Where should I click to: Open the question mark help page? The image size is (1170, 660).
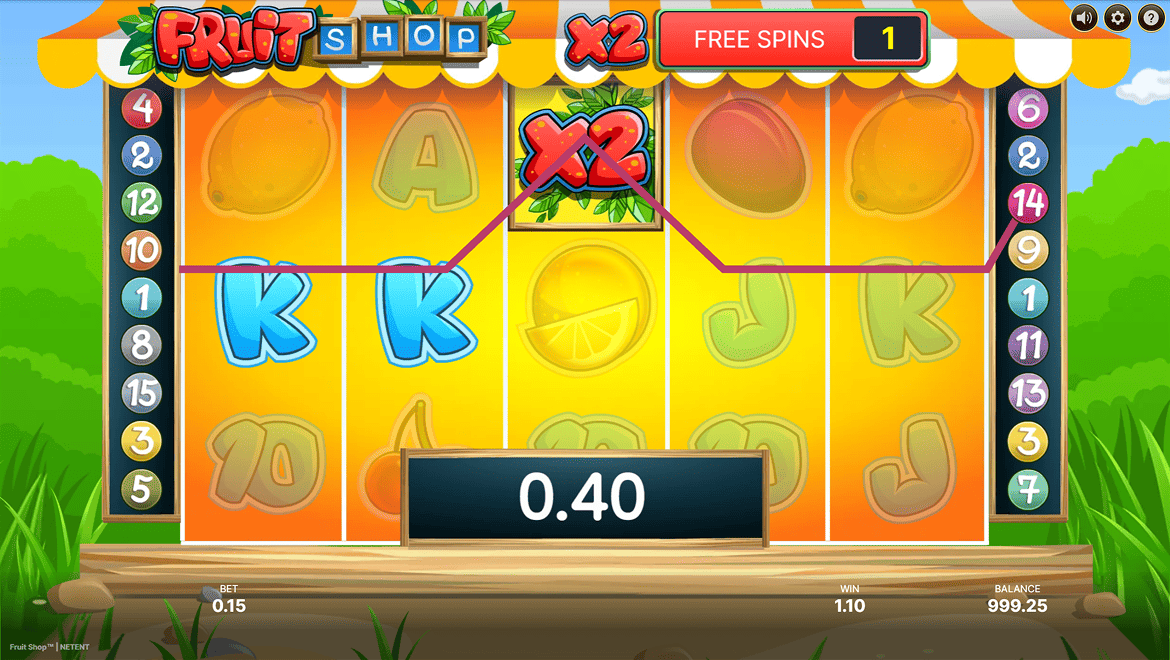tap(1150, 18)
